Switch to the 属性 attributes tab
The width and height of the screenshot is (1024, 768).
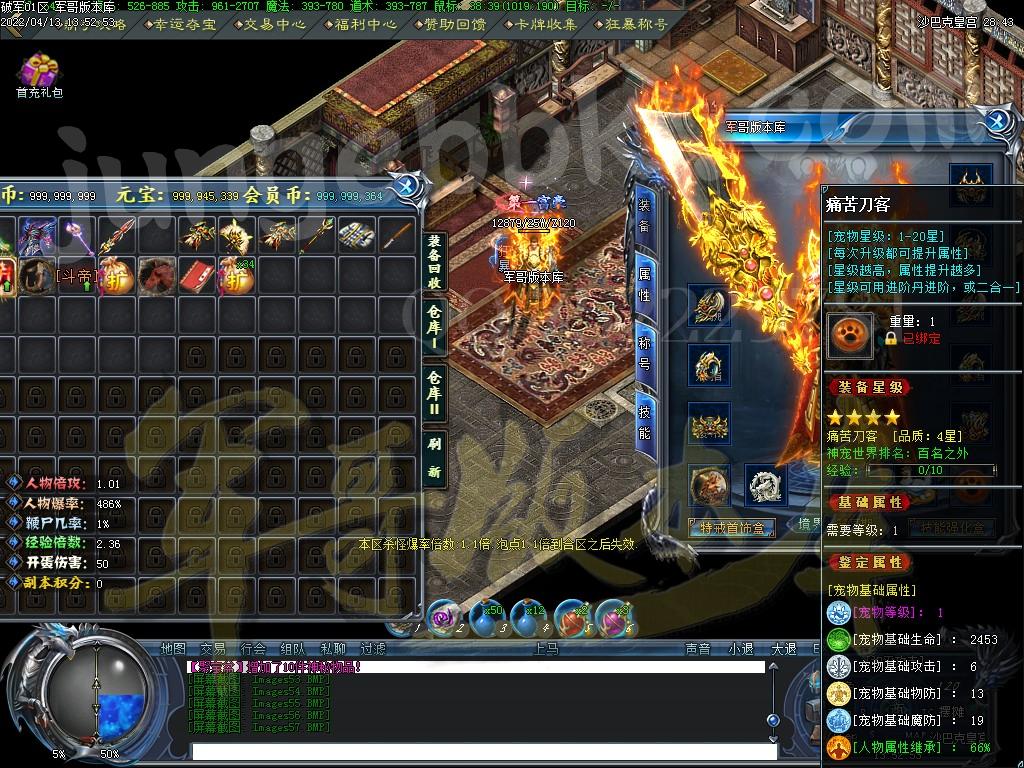pos(644,283)
